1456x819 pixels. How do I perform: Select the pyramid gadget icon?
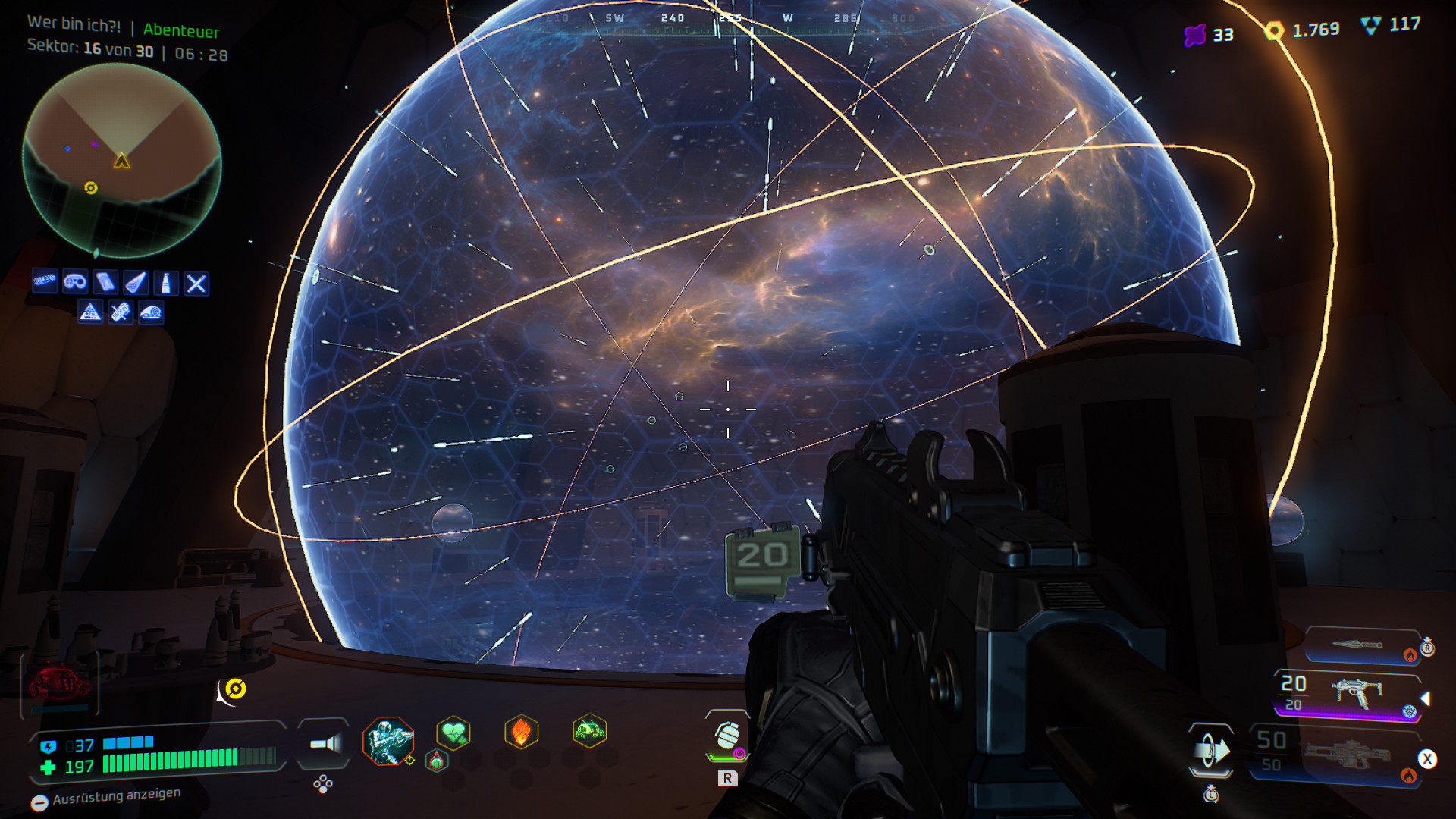(x=90, y=312)
